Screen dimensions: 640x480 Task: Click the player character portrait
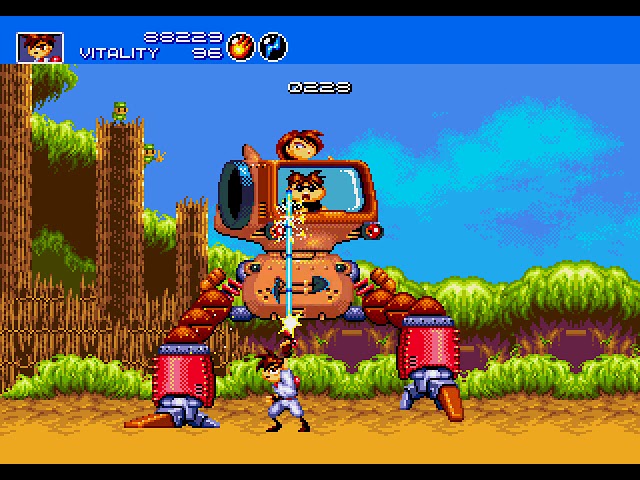tap(40, 46)
